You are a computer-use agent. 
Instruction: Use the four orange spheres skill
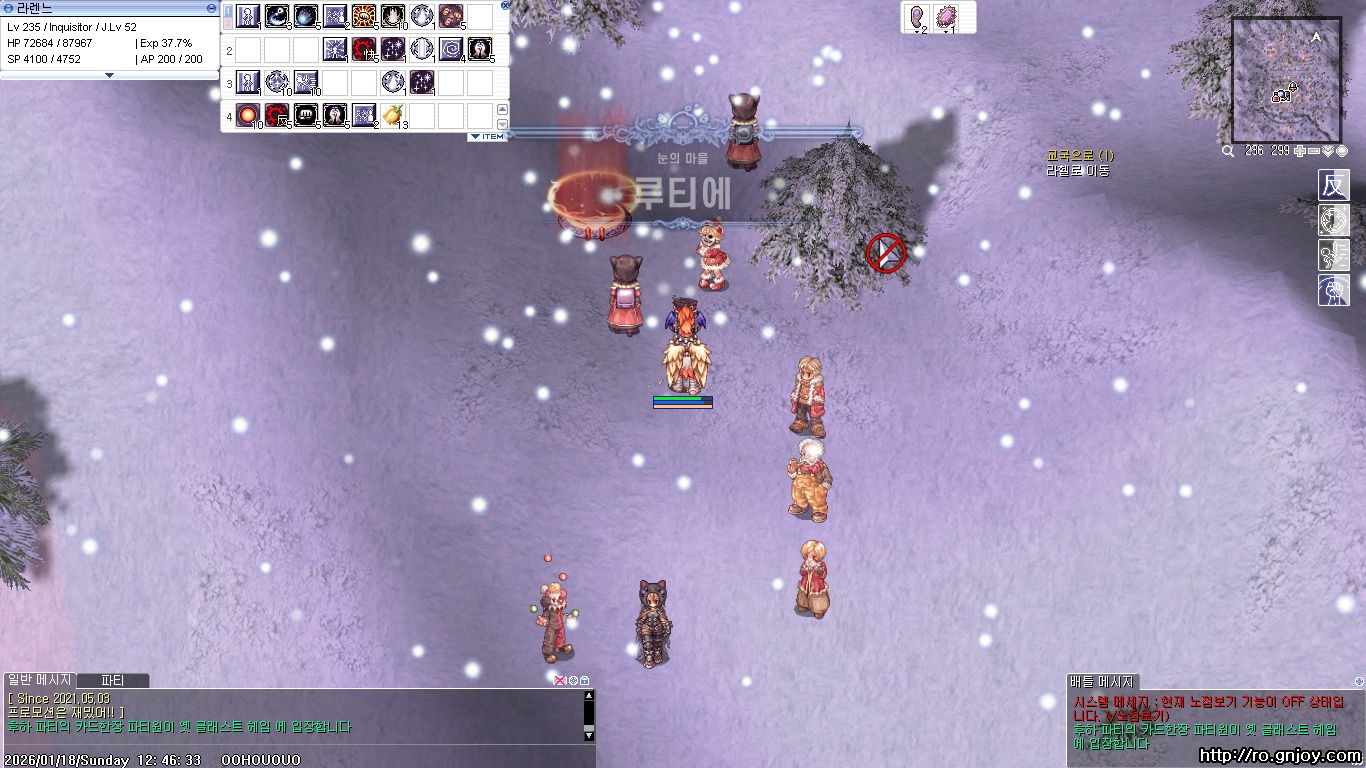451,16
